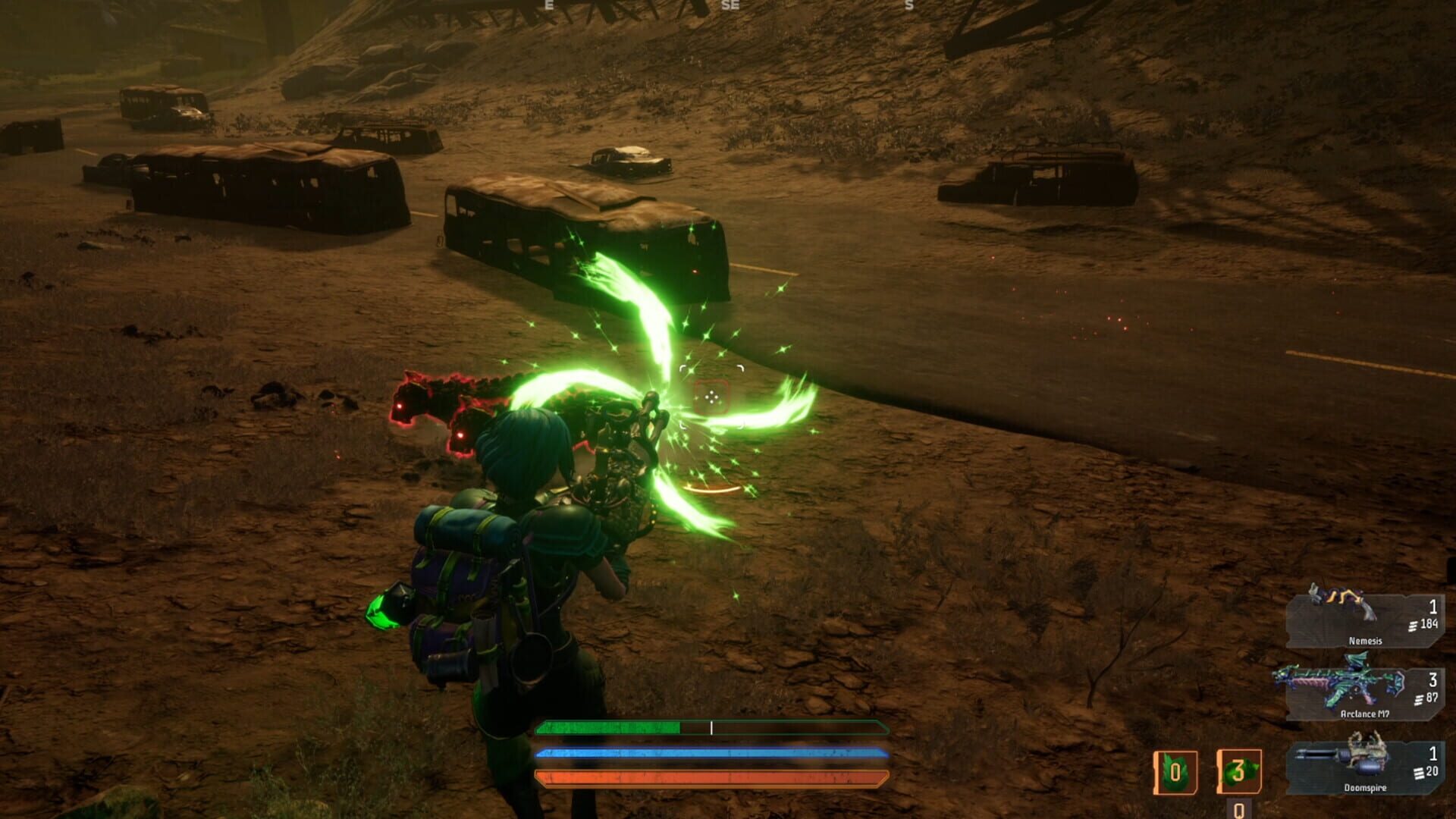Click the Nemesis name label
The width and height of the screenshot is (1456, 819).
(x=1367, y=641)
